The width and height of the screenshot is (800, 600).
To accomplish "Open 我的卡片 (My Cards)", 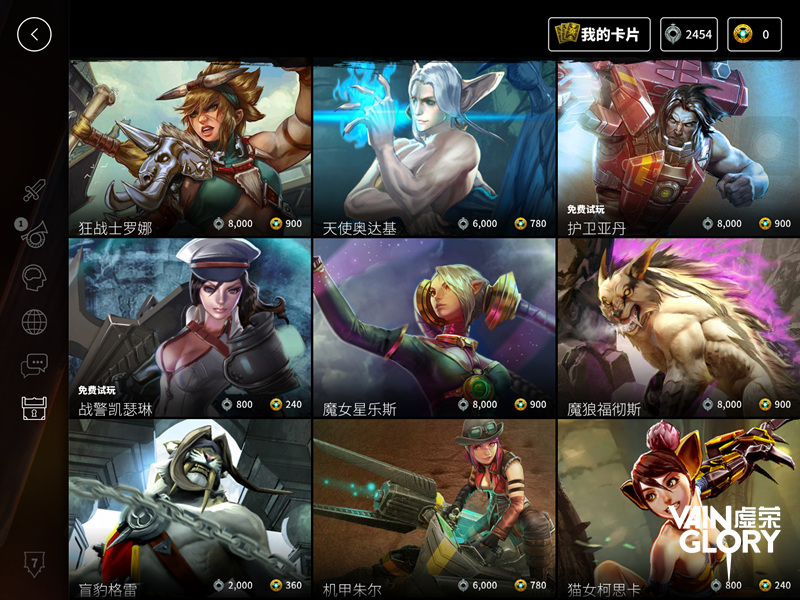I will [x=600, y=34].
